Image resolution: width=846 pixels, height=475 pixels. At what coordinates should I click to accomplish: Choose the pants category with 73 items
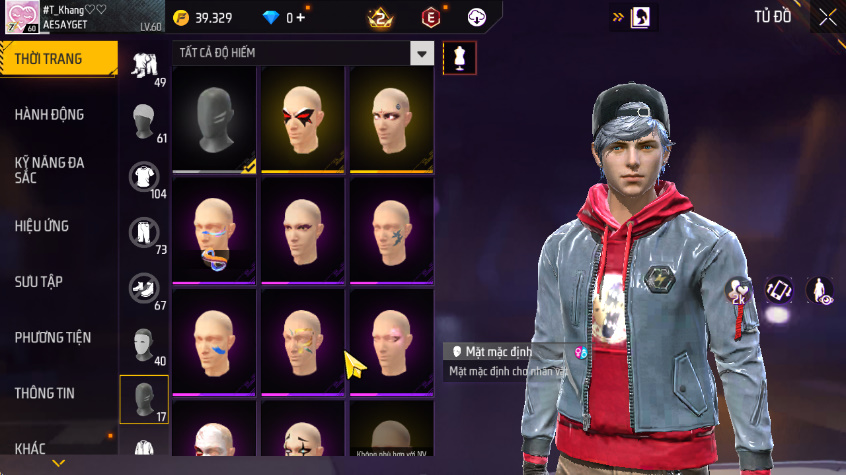pyautogui.click(x=145, y=234)
